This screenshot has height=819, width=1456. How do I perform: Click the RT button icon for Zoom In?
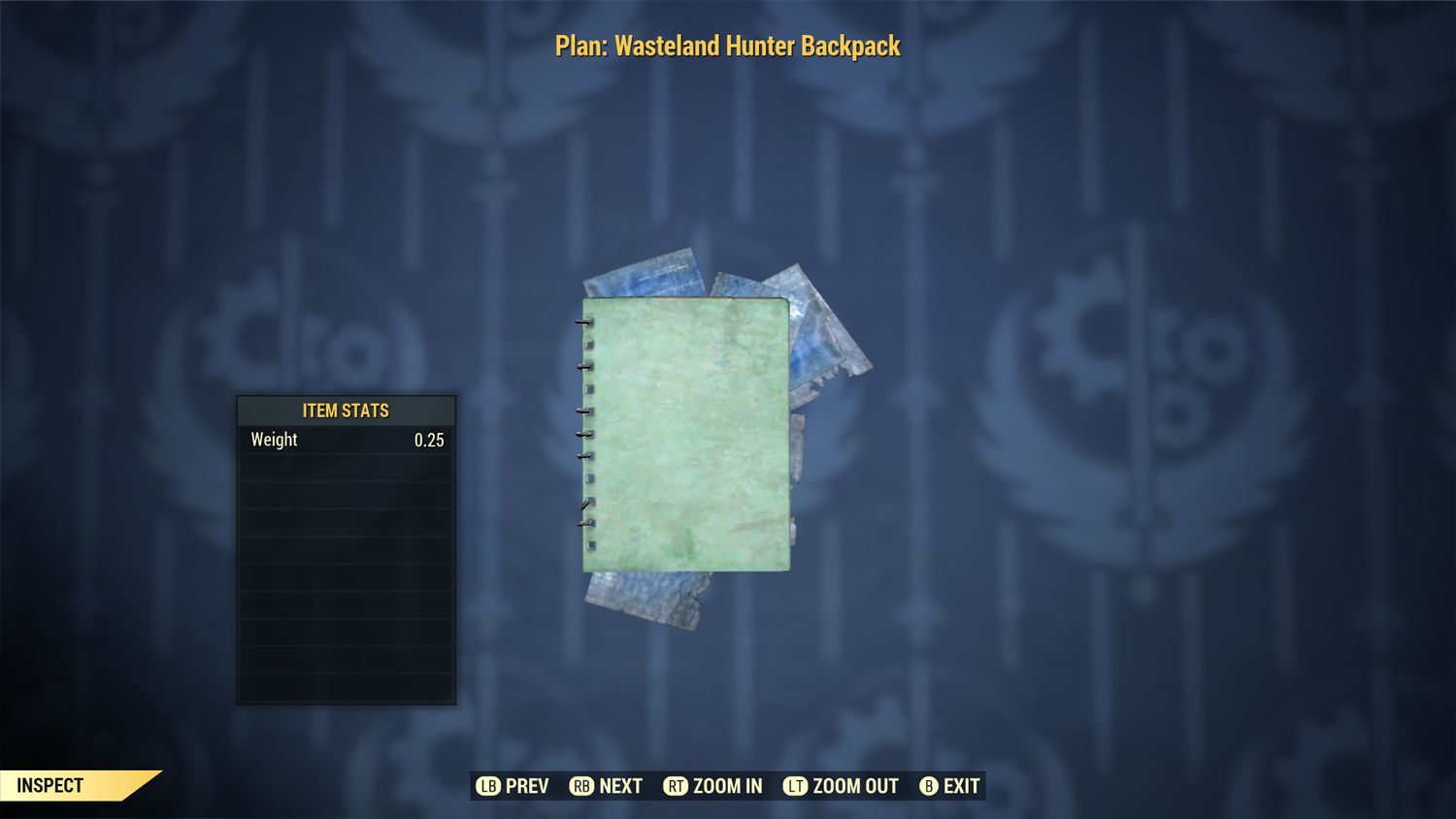point(678,786)
